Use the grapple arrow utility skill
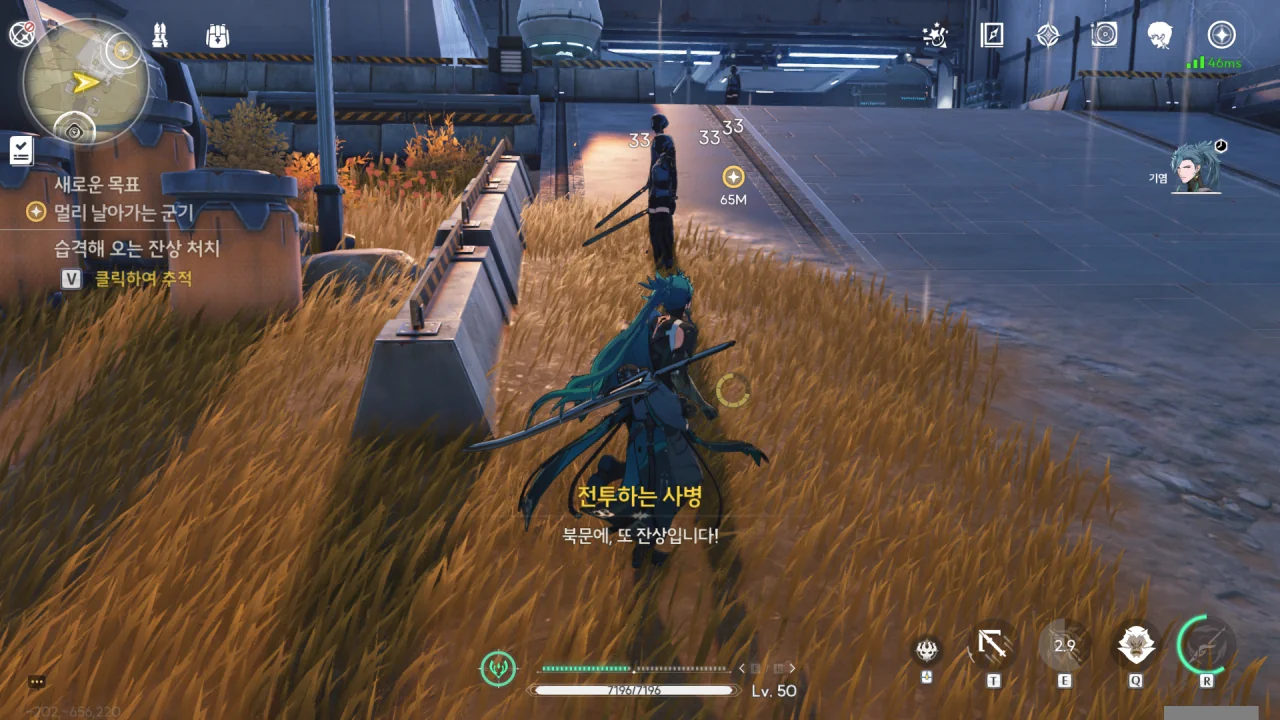Image resolution: width=1280 pixels, height=720 pixels. [993, 645]
